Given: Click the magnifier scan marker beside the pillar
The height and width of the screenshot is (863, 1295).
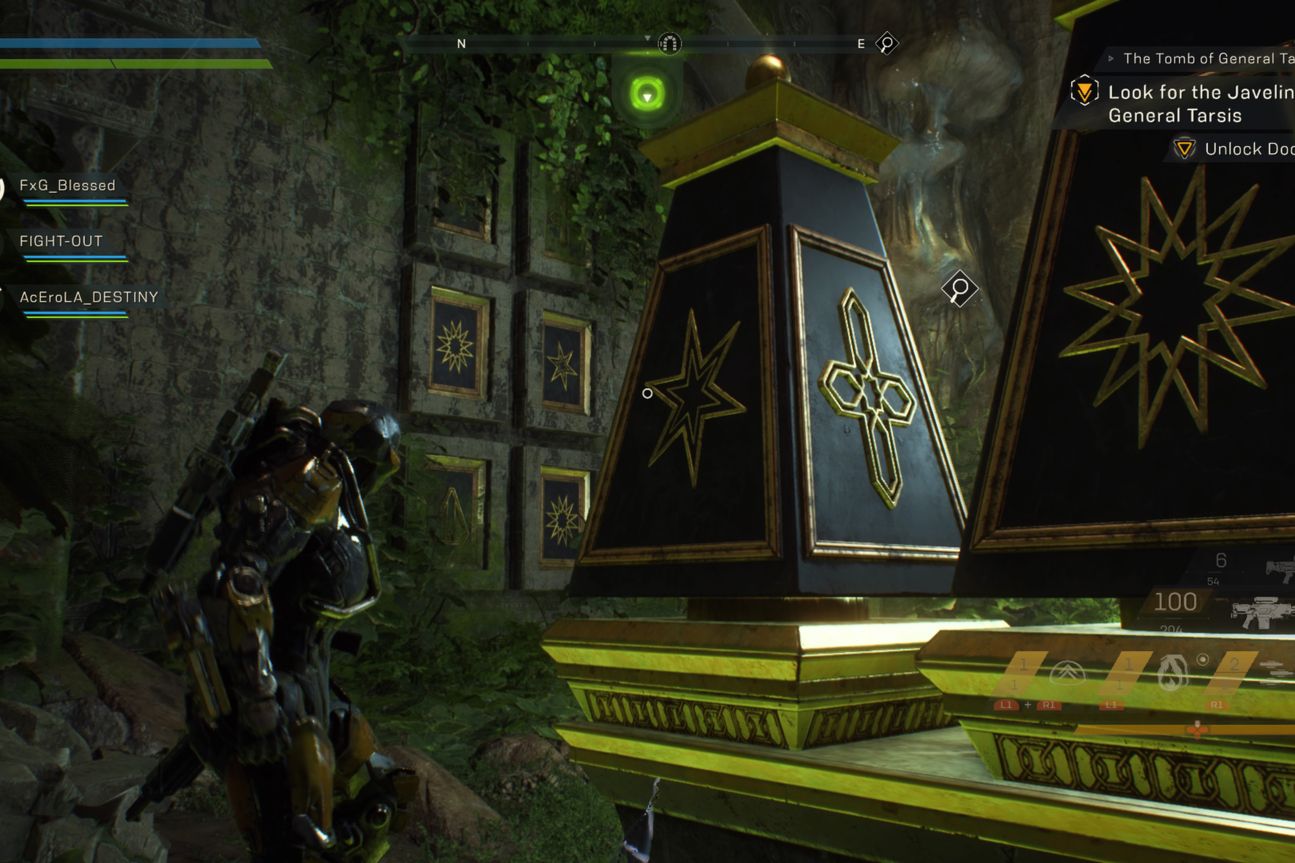Looking at the screenshot, I should [x=959, y=290].
